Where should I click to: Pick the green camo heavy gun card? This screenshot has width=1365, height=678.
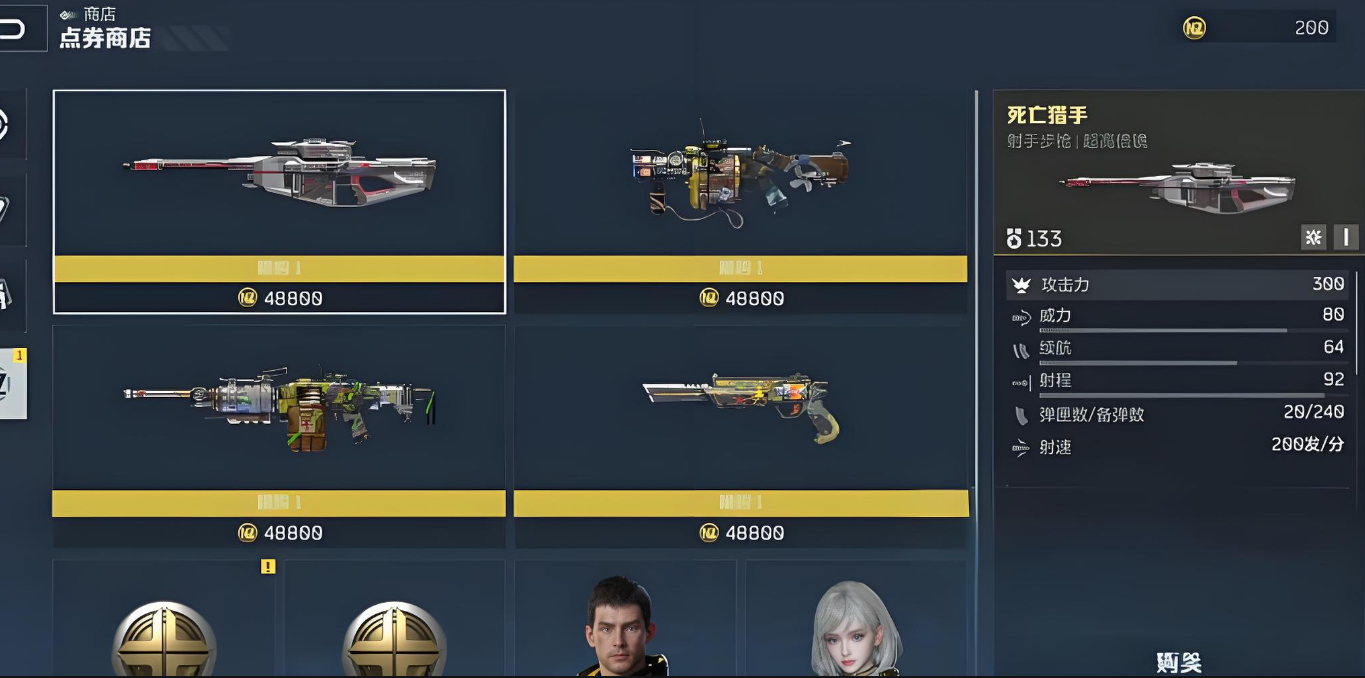[x=279, y=435]
